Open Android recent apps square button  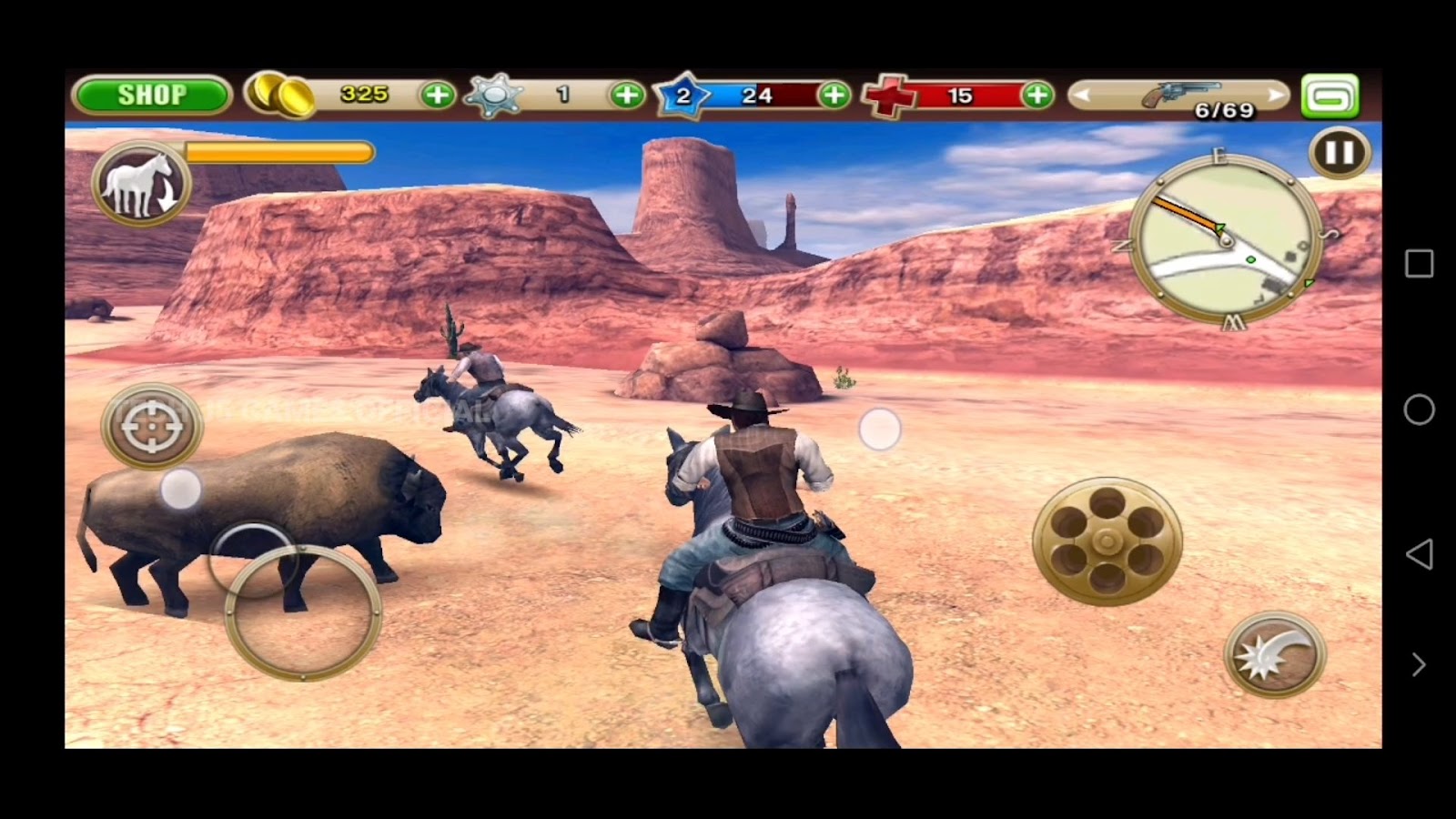(x=1419, y=264)
